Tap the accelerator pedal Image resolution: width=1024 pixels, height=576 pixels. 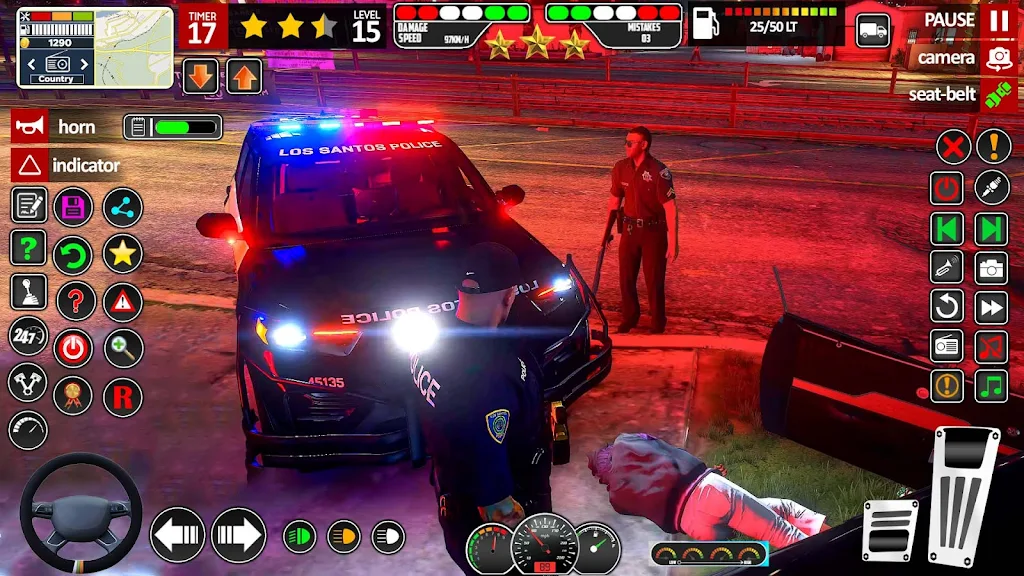(x=964, y=496)
